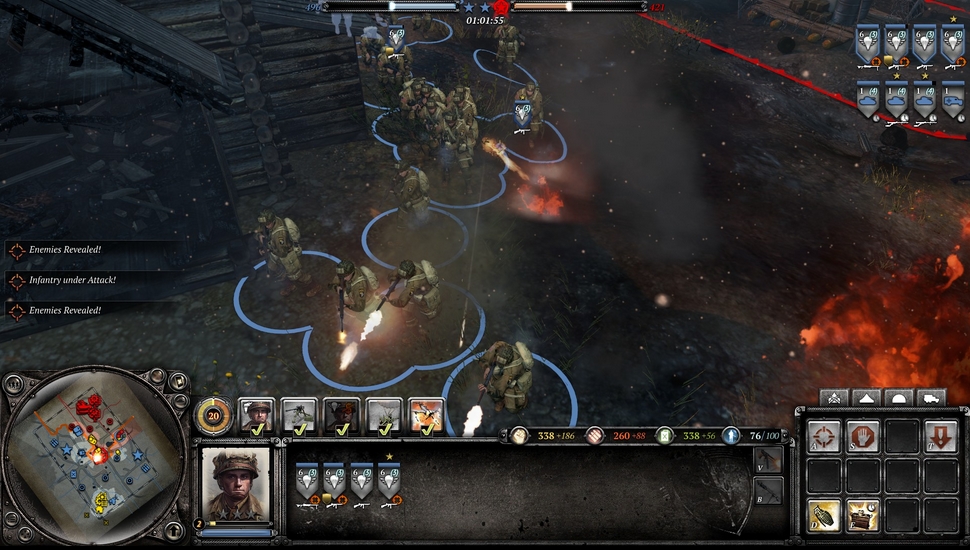
Task: Switch to the half-dome bunker tab
Action: [x=899, y=397]
